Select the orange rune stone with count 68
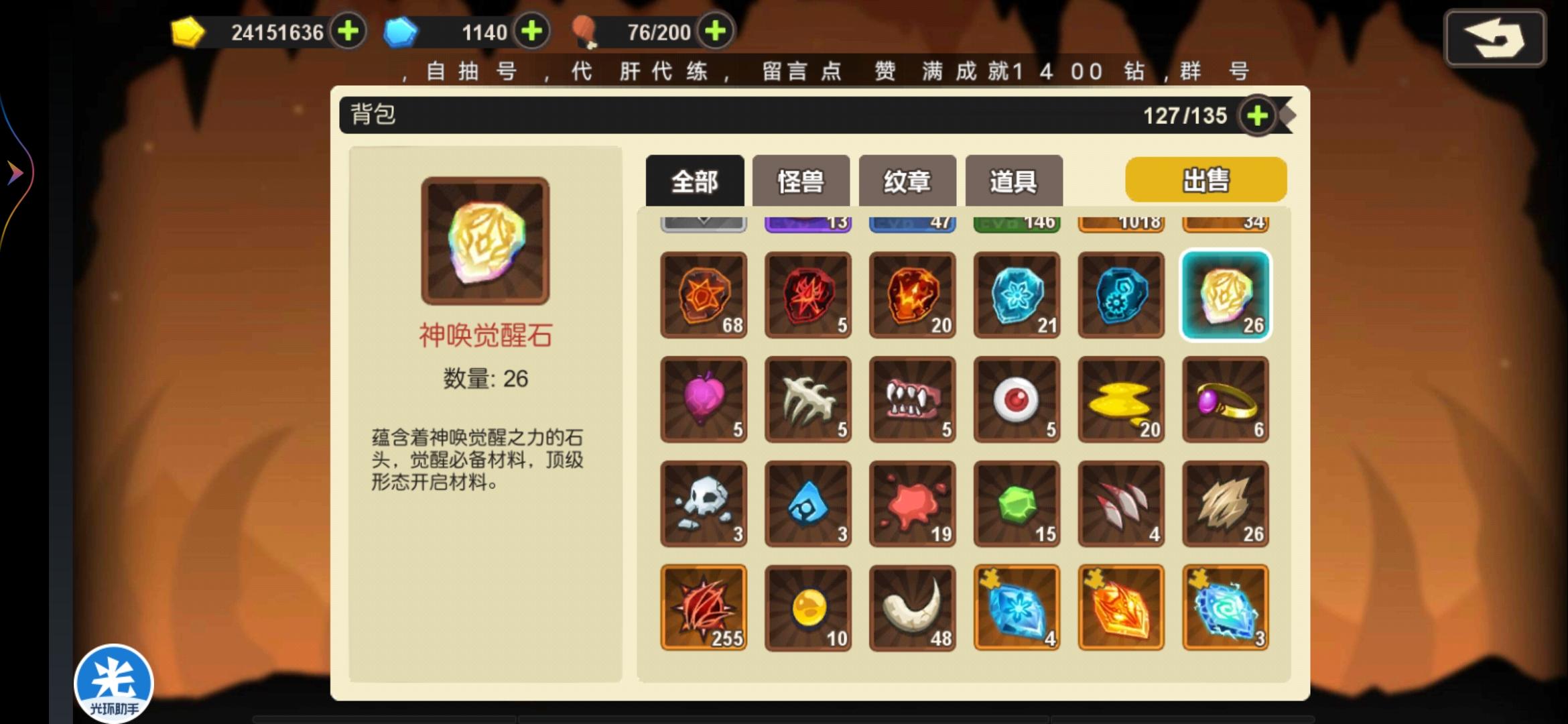This screenshot has height=724, width=1568. click(703, 295)
